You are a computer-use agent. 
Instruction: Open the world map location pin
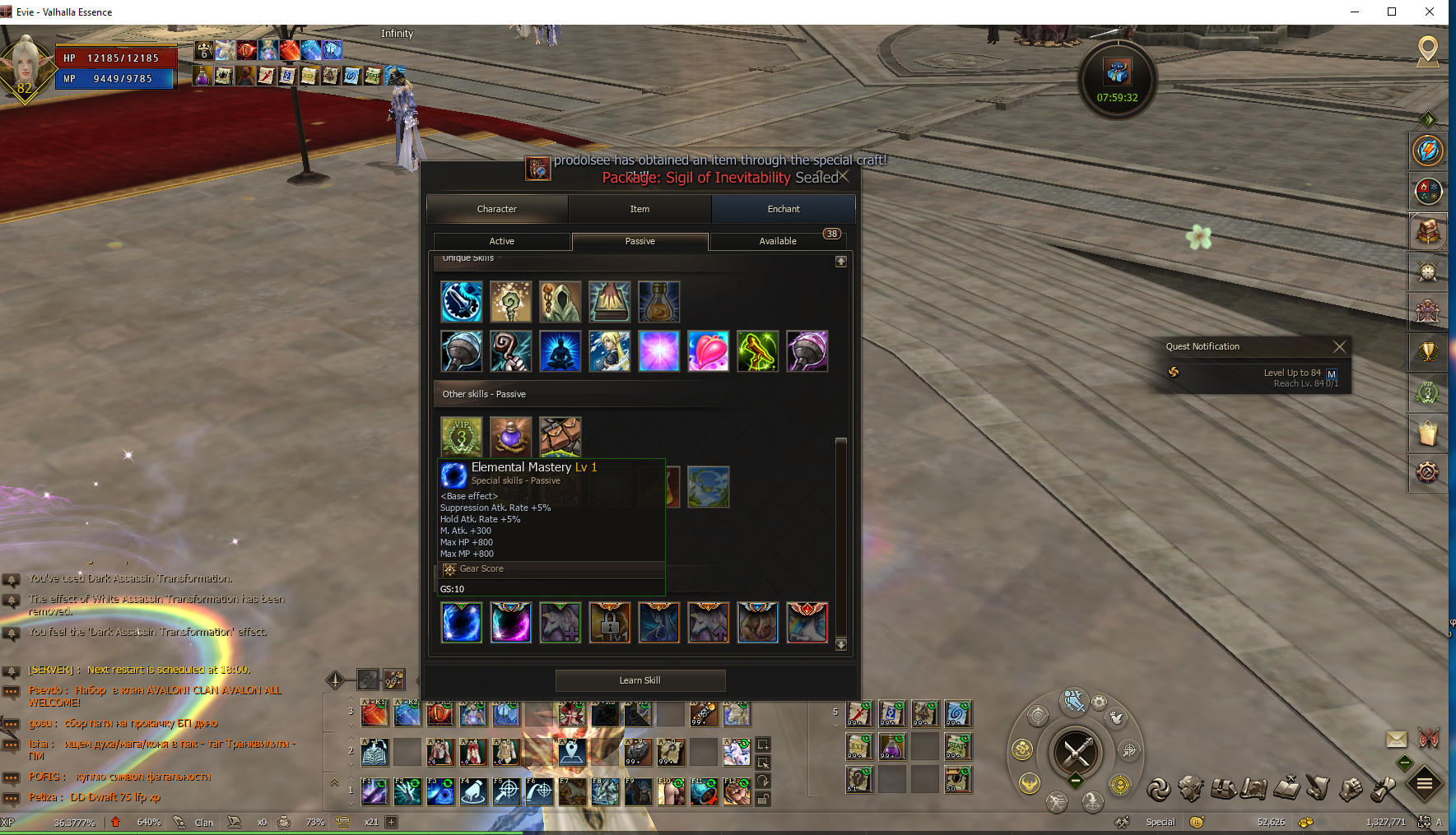[x=1428, y=50]
